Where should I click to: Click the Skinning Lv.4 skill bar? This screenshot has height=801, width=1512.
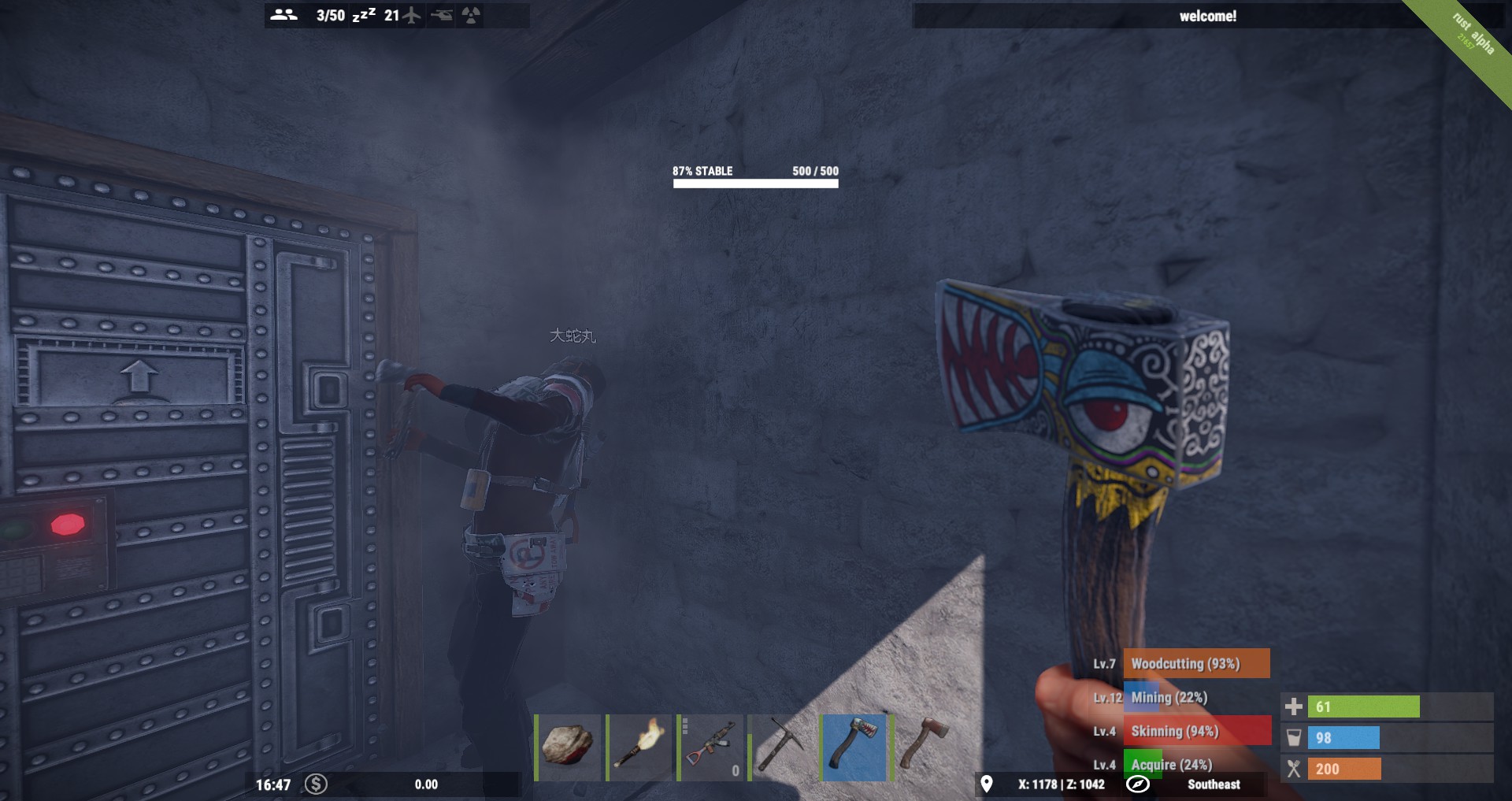click(x=1198, y=731)
